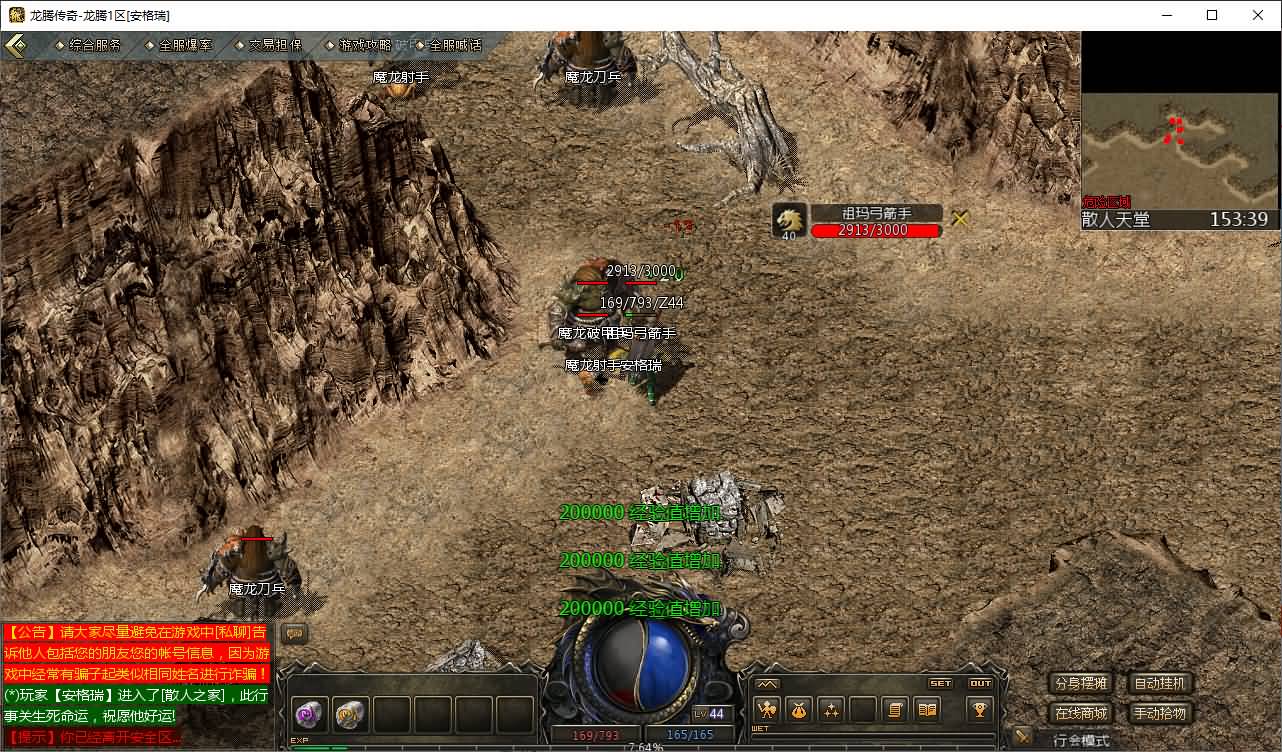Screen dimensions: 1282x752
Task: Close the 祖玛弓箭手 target frame
Action: (961, 218)
